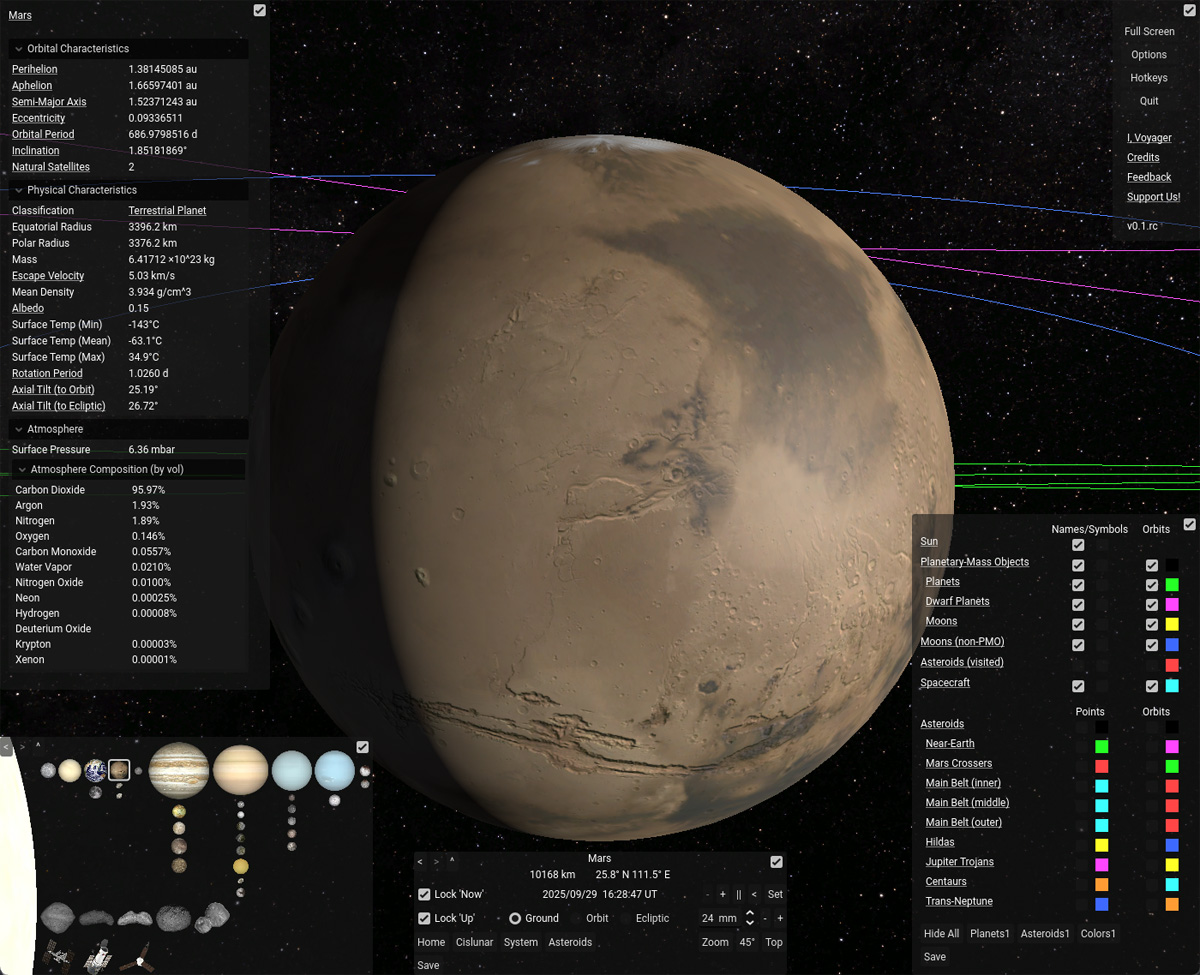Quit the application
1200x975 pixels.
(1149, 101)
